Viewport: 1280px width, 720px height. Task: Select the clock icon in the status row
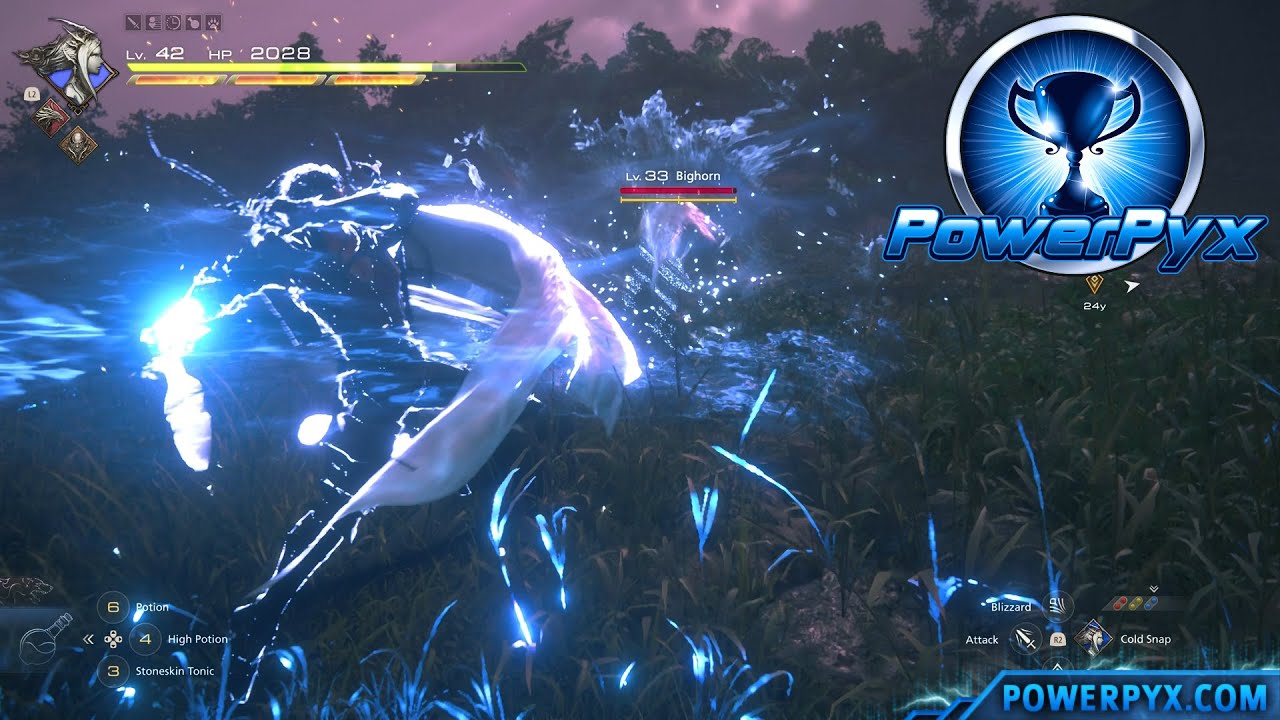(x=172, y=24)
